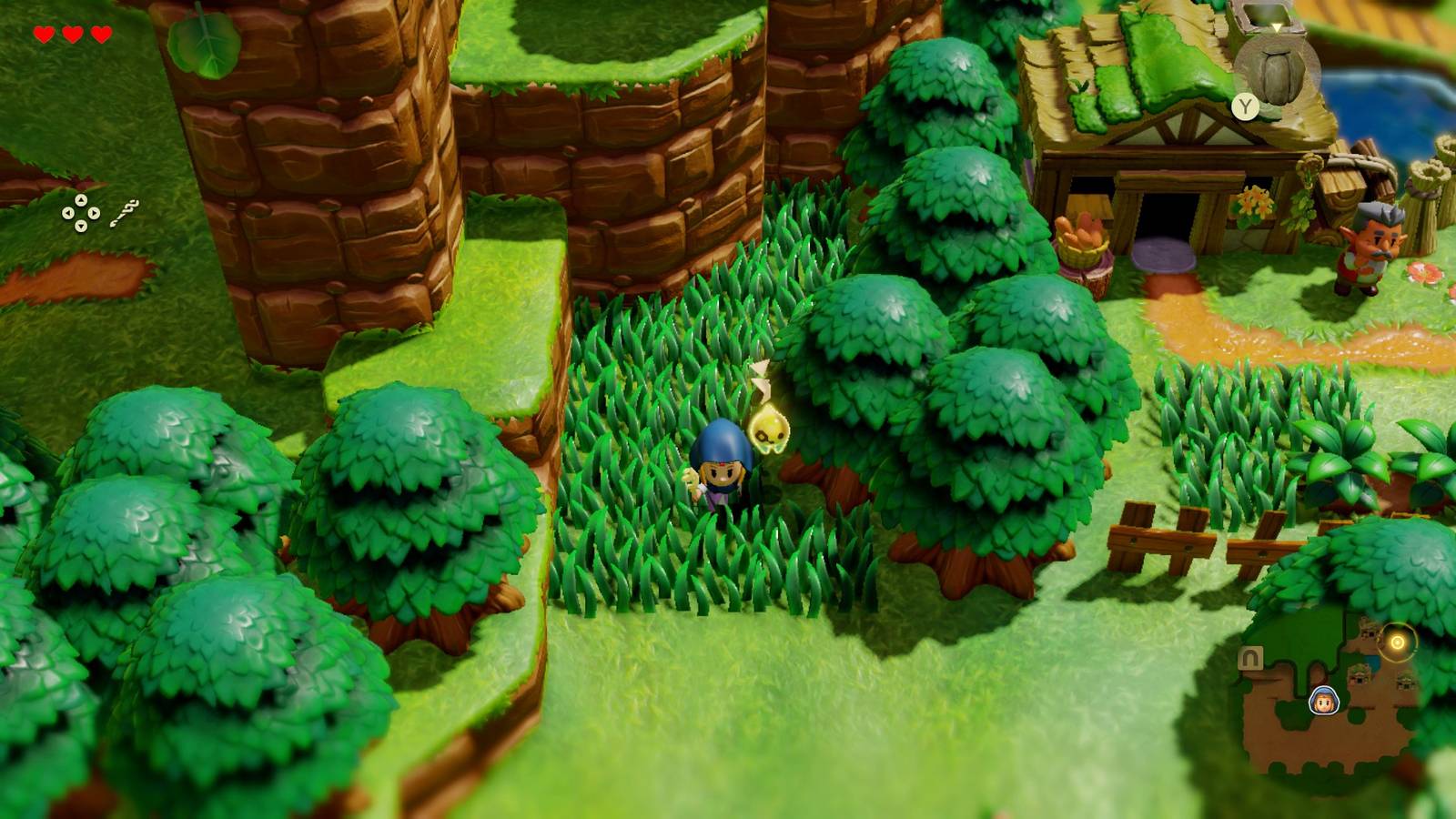Click the player portrait on the minimap
The width and height of the screenshot is (1456, 819).
(1322, 701)
